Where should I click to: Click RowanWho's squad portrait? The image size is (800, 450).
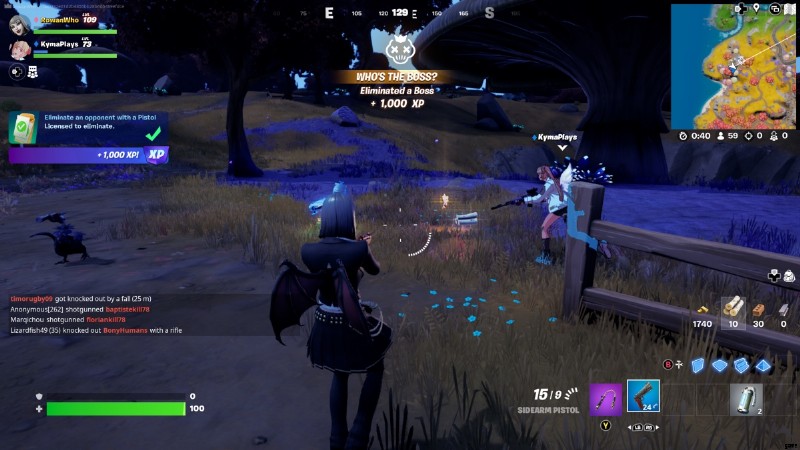point(17,24)
